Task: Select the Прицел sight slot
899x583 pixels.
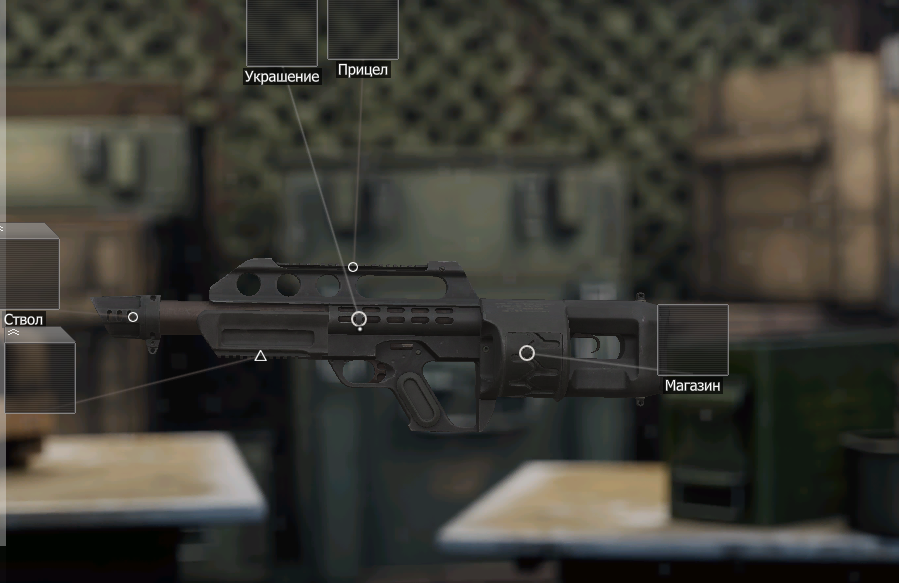Action: coord(362,29)
